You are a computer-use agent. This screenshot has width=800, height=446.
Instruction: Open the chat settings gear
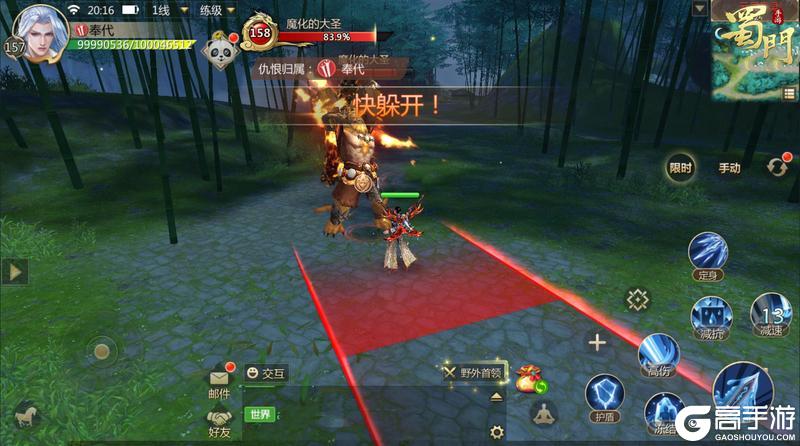pyautogui.click(x=497, y=432)
